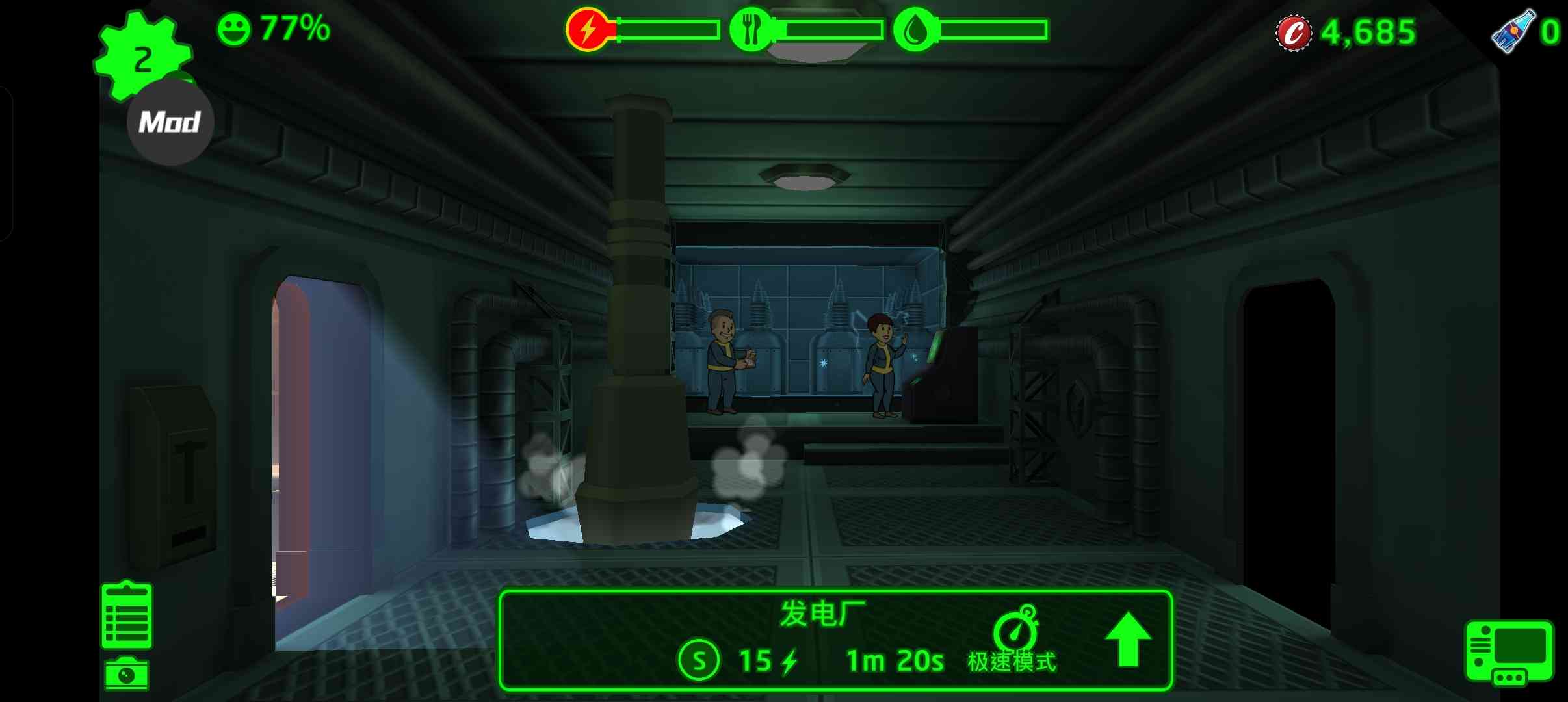Activate rush mode stopwatch
The height and width of the screenshot is (702, 1568).
(1015, 629)
